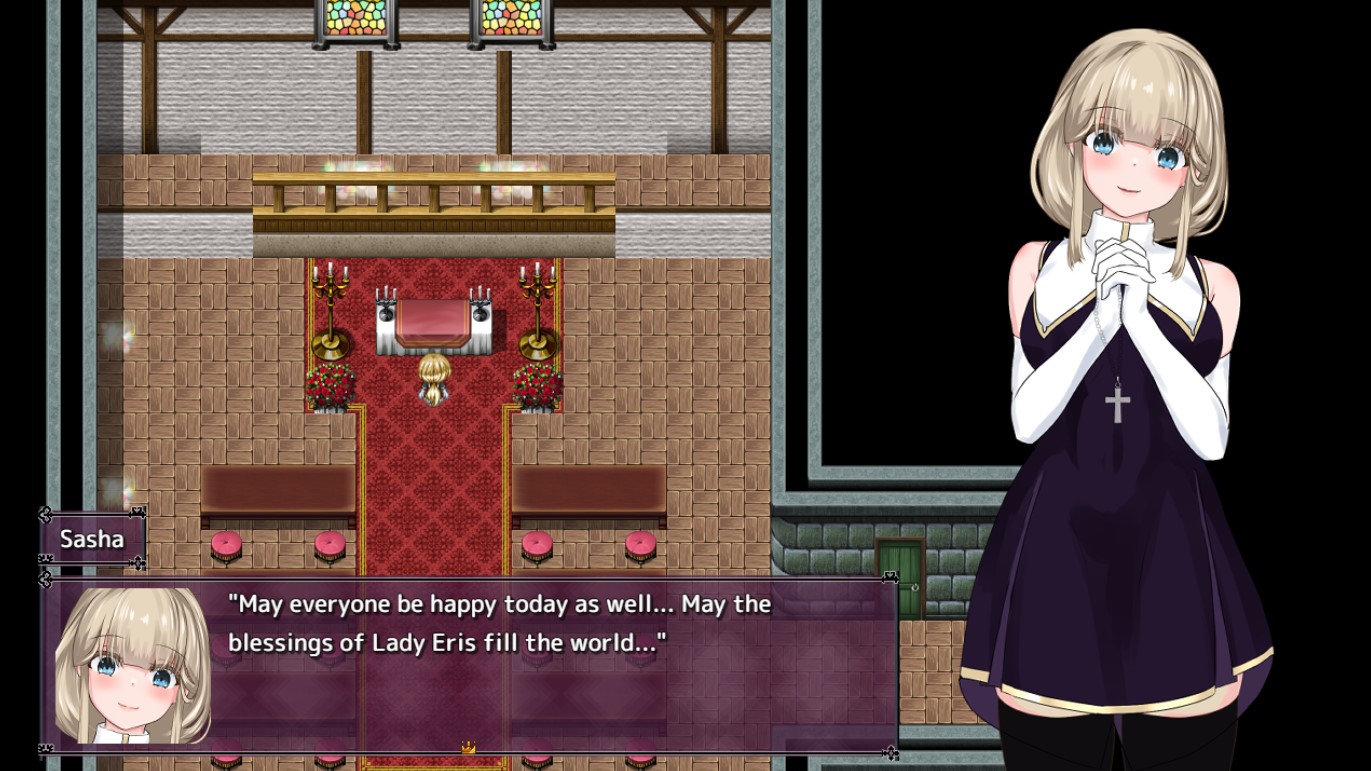Select the Sasha nameplate label
This screenshot has width=1371, height=771.
click(90, 541)
